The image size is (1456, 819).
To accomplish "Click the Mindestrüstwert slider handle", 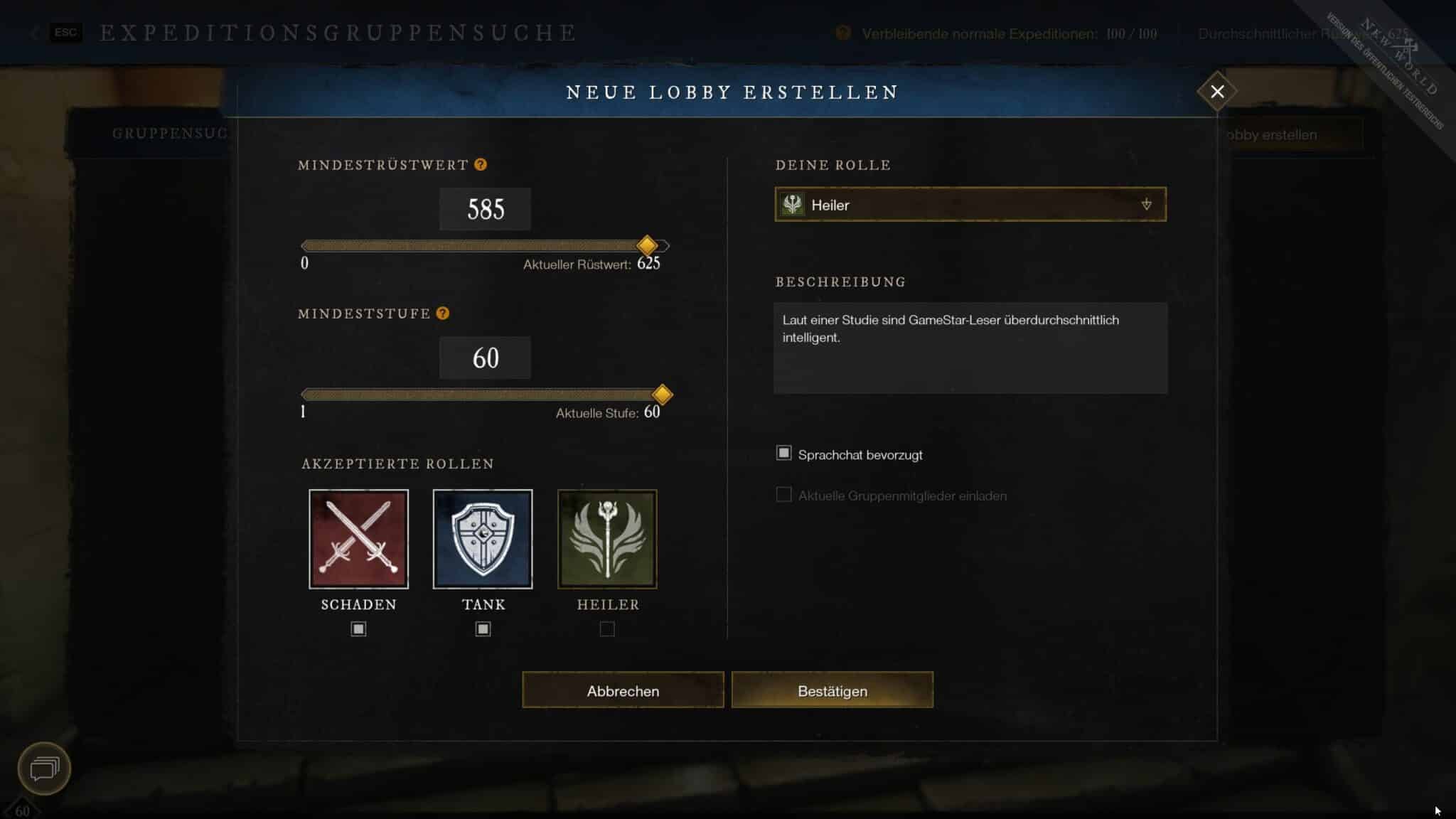I will pos(647,246).
